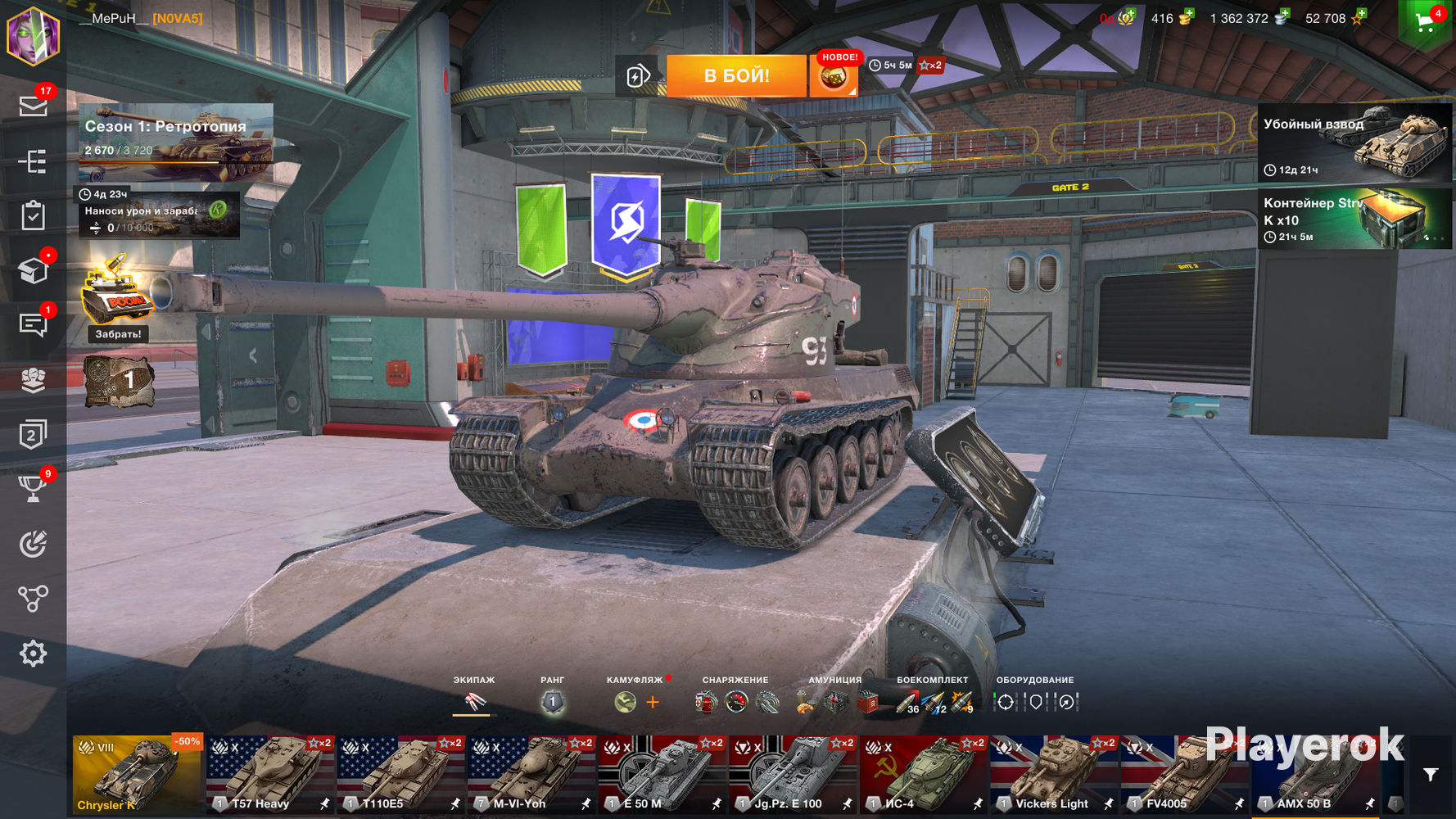Add camouflage with the plus icon
The image size is (1456, 819).
[653, 702]
